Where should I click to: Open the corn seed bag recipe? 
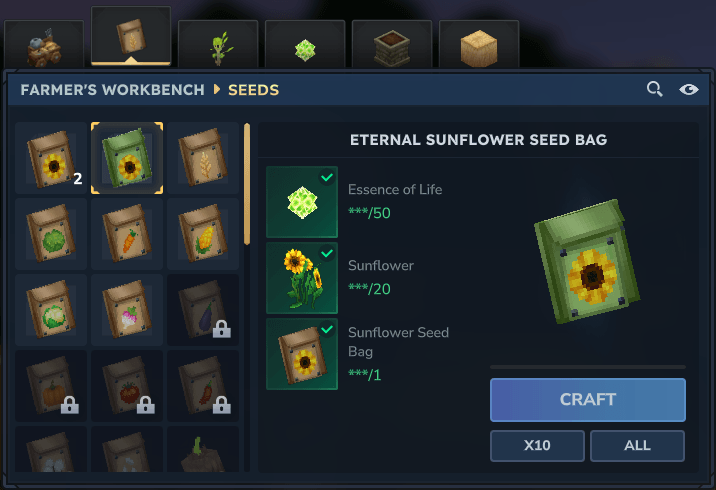coord(203,233)
